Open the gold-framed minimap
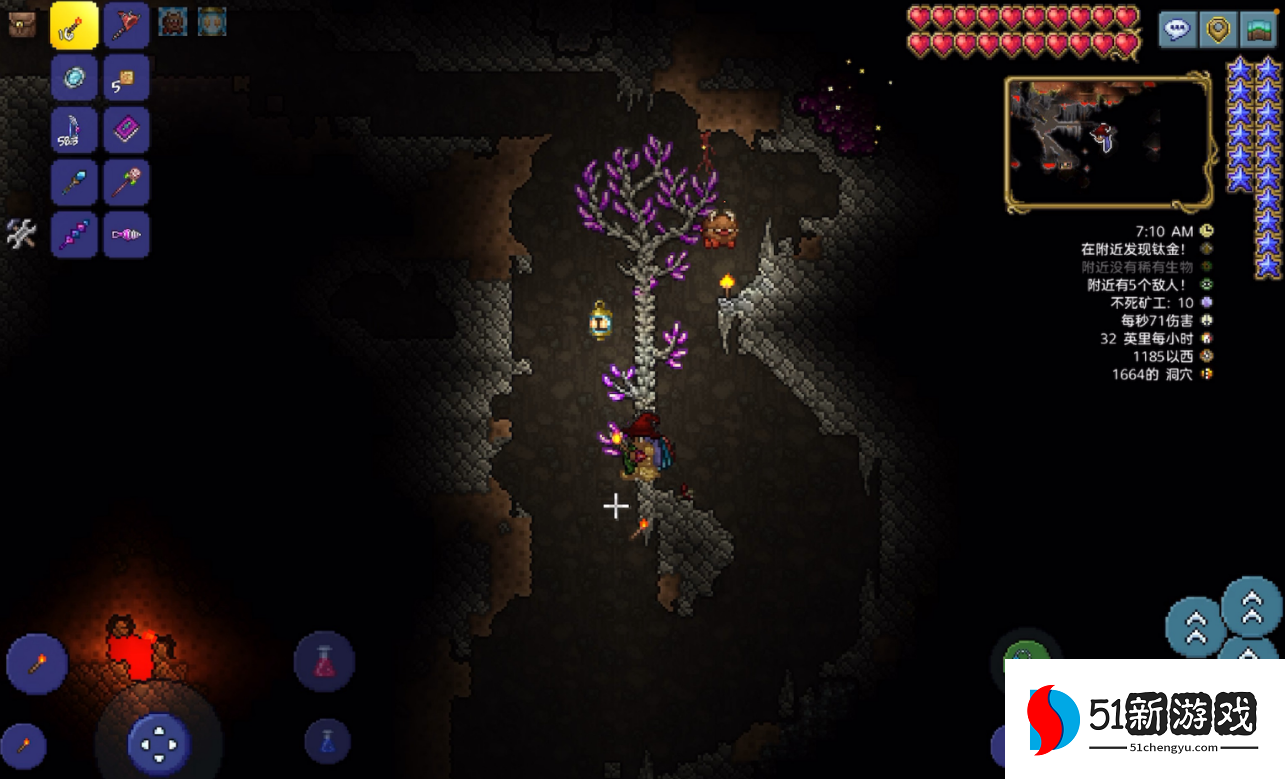This screenshot has height=779, width=1285. pyautogui.click(x=1108, y=144)
